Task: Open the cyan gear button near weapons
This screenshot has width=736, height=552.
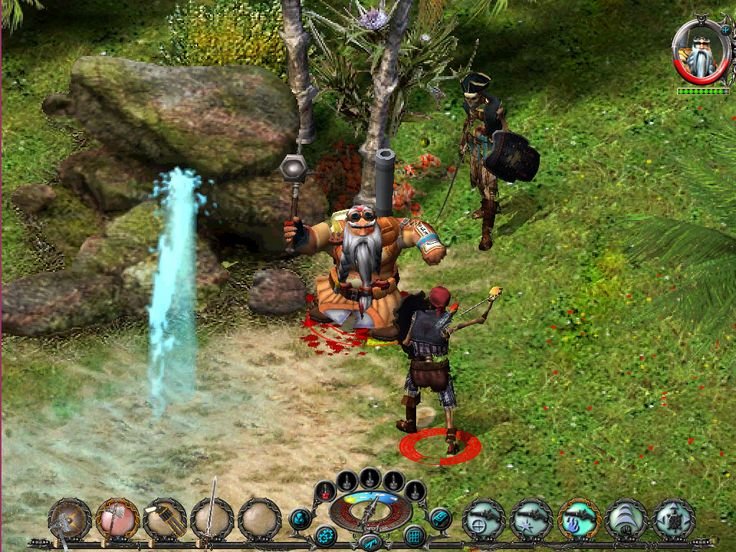Action: click(x=325, y=535)
